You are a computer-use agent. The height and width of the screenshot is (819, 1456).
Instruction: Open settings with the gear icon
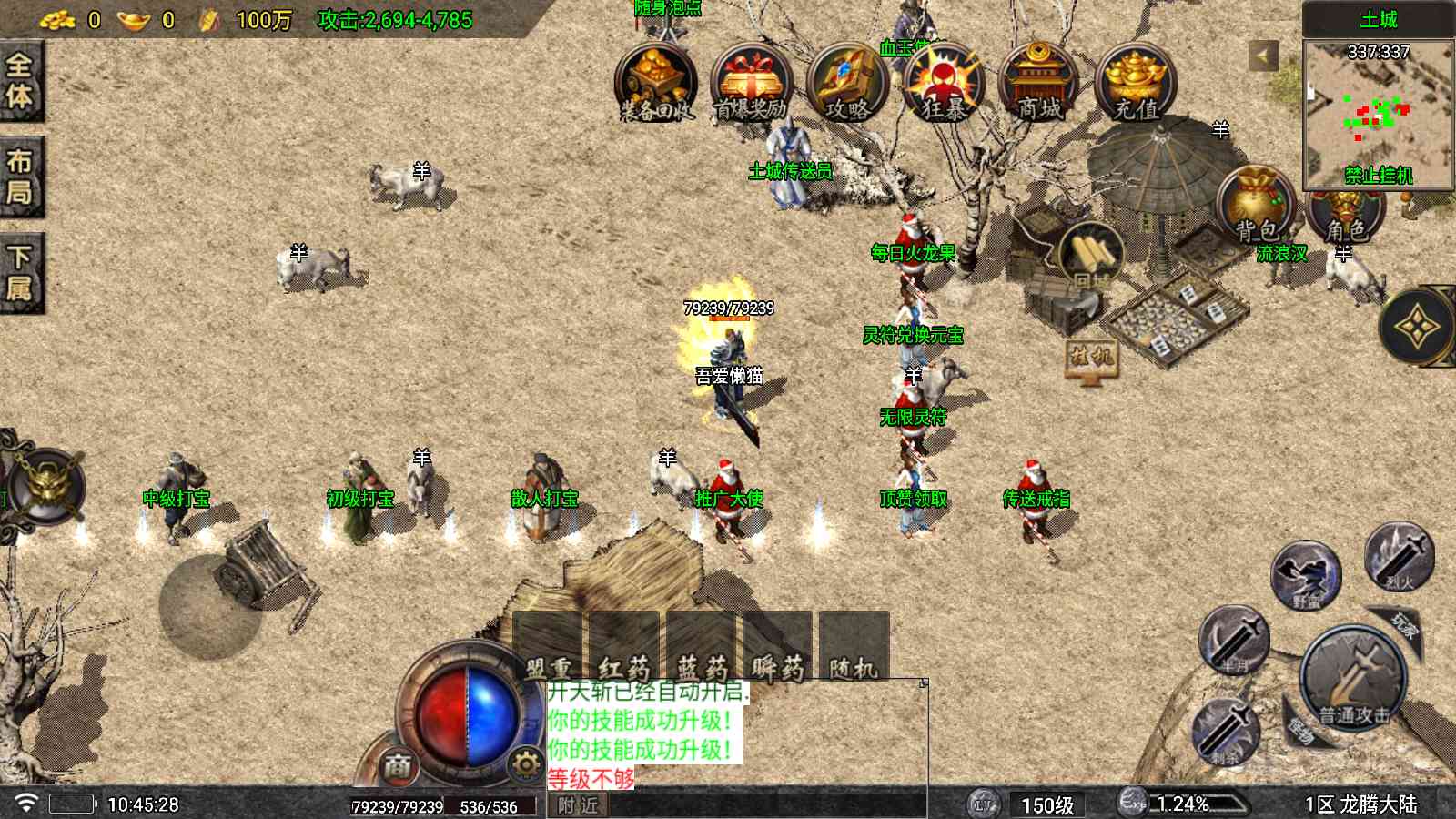pos(526,764)
